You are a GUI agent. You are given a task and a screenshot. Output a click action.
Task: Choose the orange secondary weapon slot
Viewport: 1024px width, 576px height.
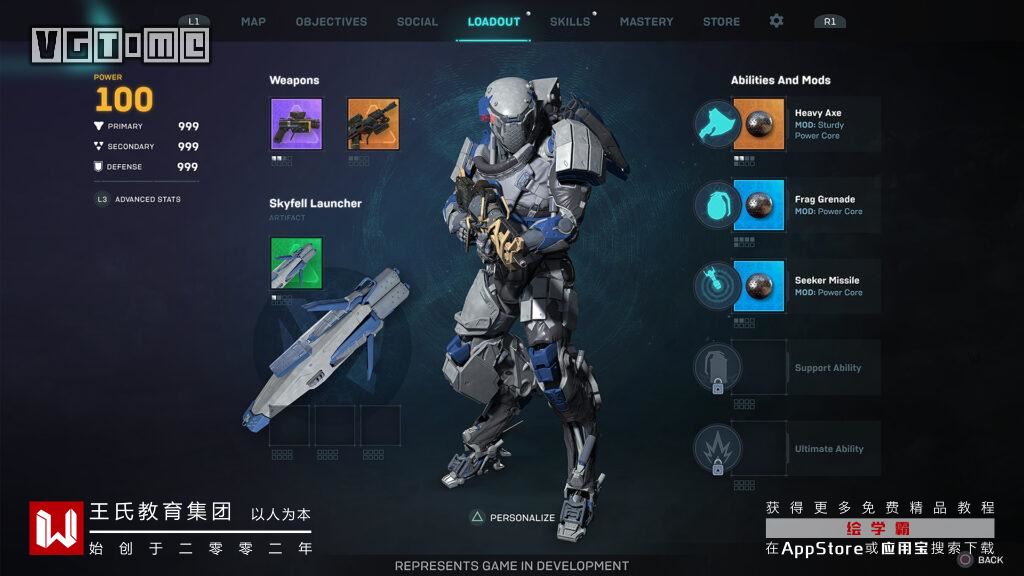373,124
